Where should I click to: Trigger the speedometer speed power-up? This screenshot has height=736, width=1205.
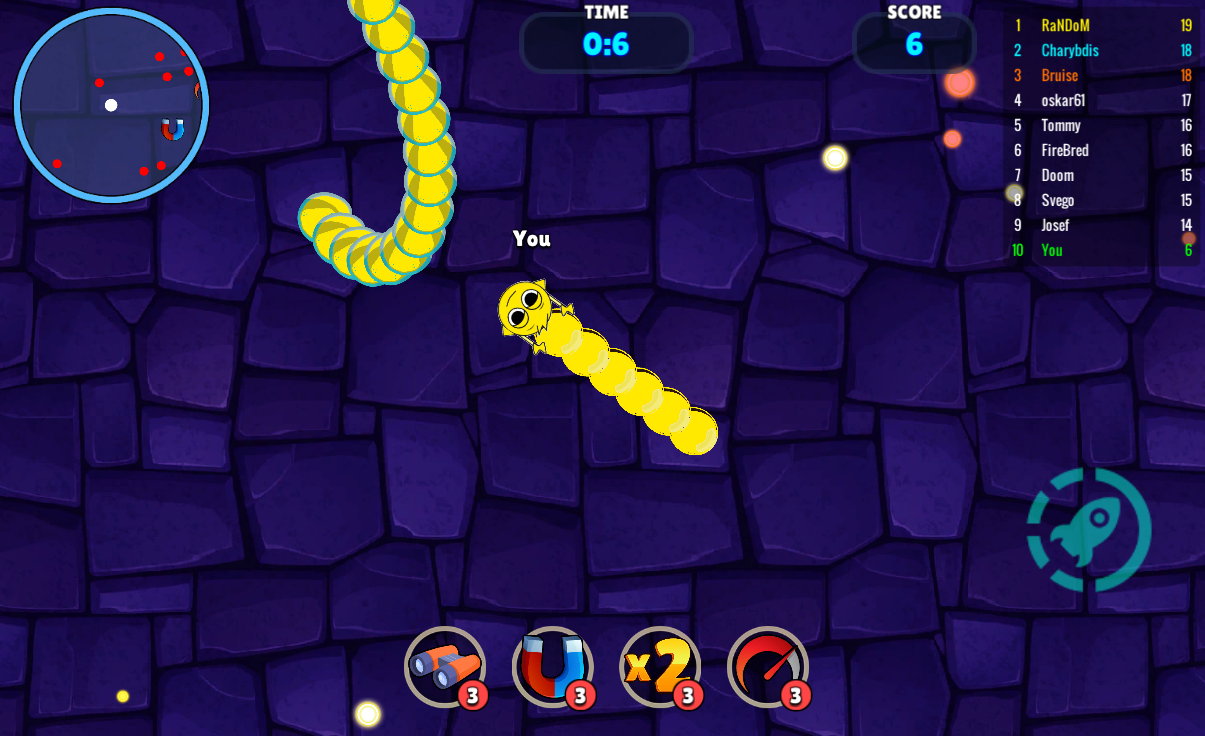point(767,666)
